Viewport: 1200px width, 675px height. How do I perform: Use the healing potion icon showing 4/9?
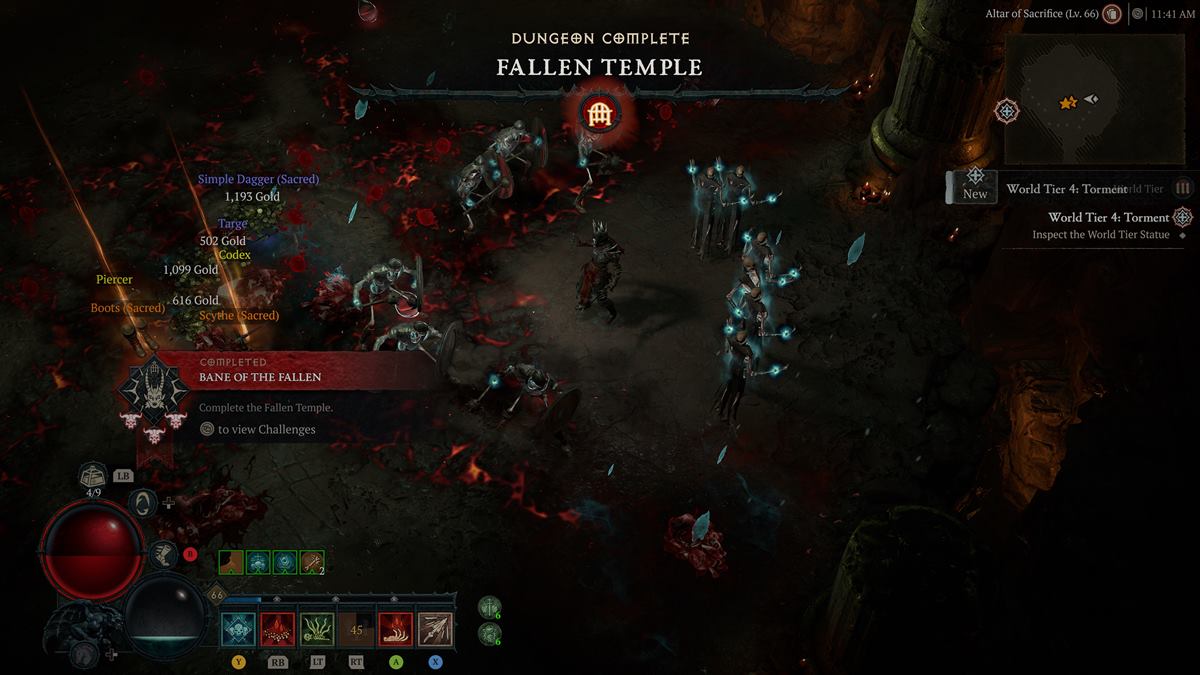93,475
